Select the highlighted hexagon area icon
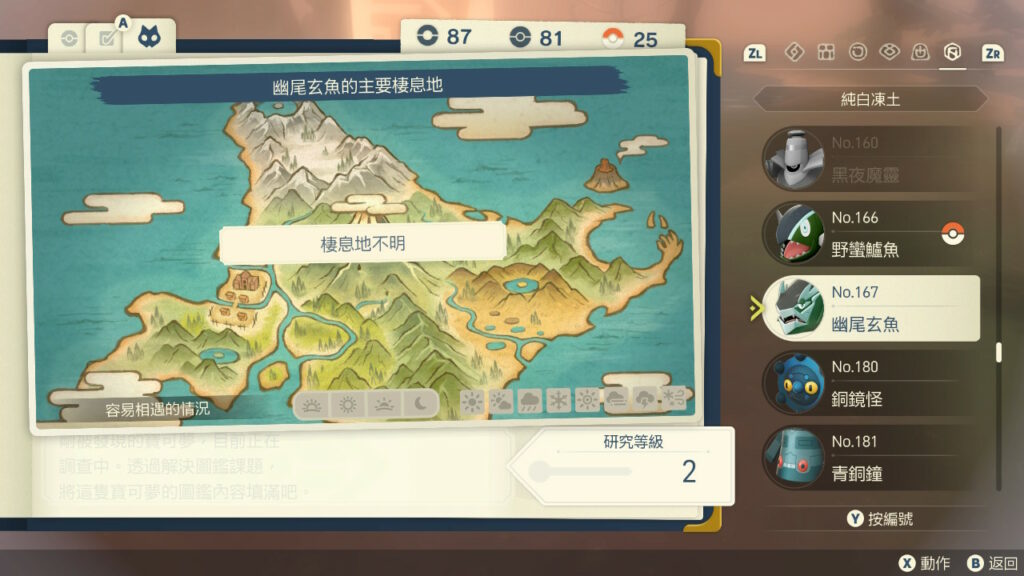1024x576 pixels. point(952,52)
